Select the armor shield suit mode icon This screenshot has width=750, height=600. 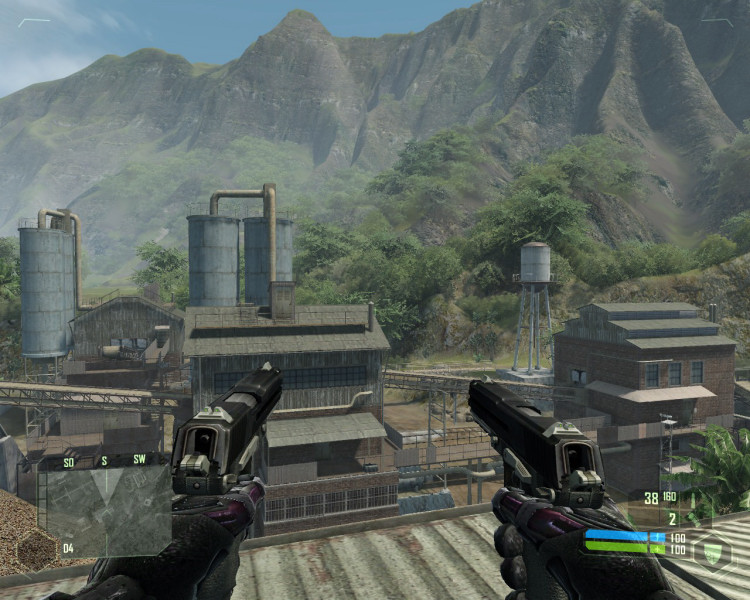(x=713, y=552)
